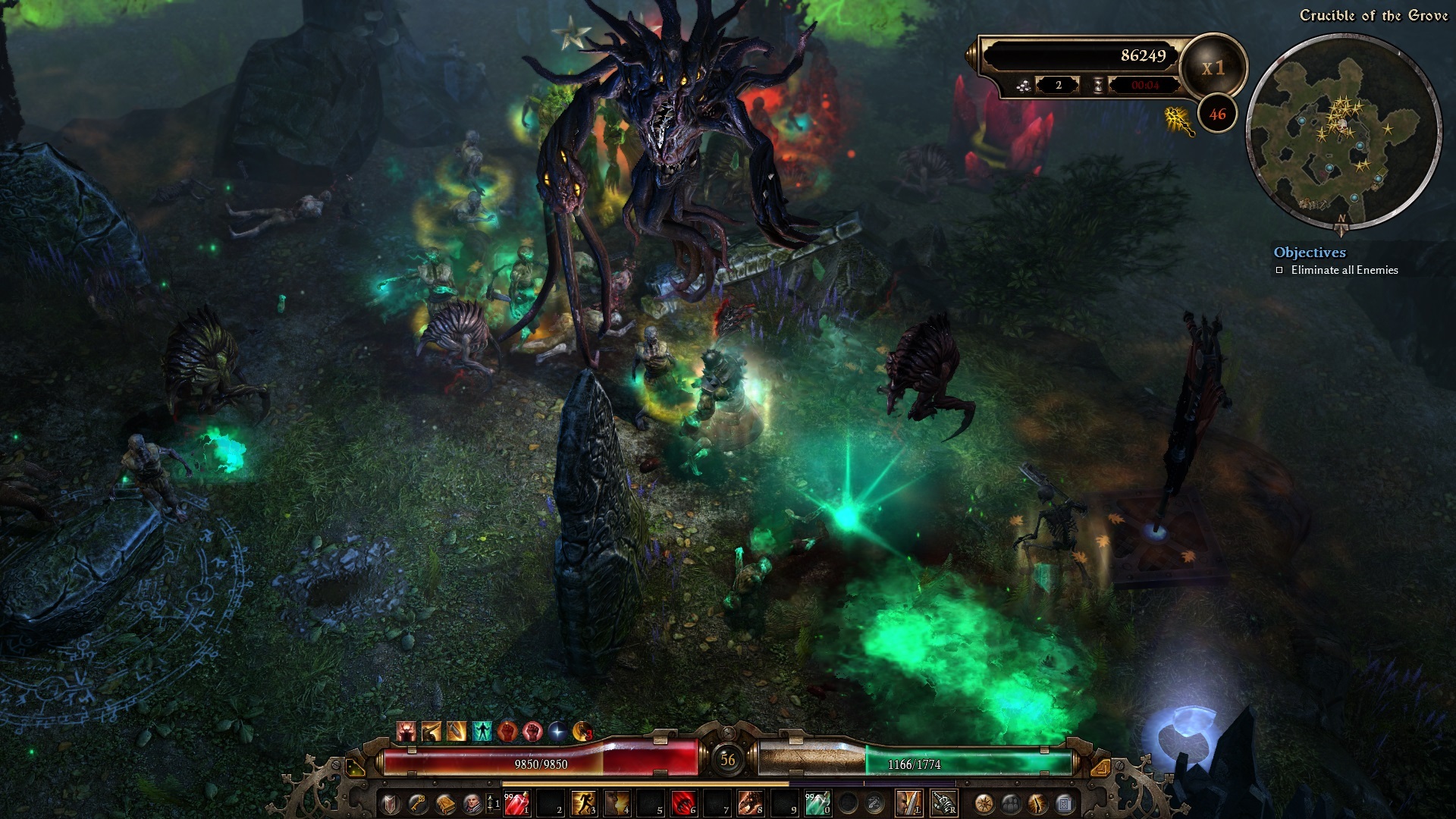Open the quest log journal icon
The height and width of the screenshot is (819, 1456).
coord(1064,805)
